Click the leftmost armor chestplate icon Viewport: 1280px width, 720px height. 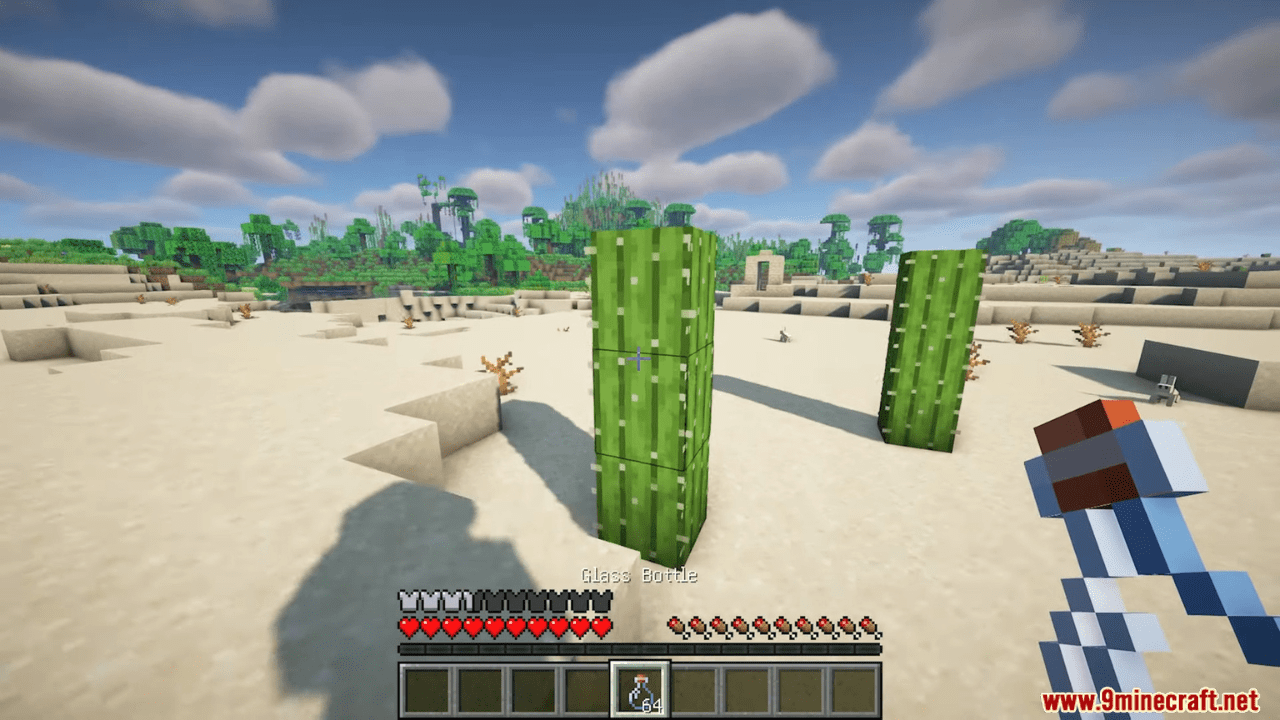[x=410, y=601]
